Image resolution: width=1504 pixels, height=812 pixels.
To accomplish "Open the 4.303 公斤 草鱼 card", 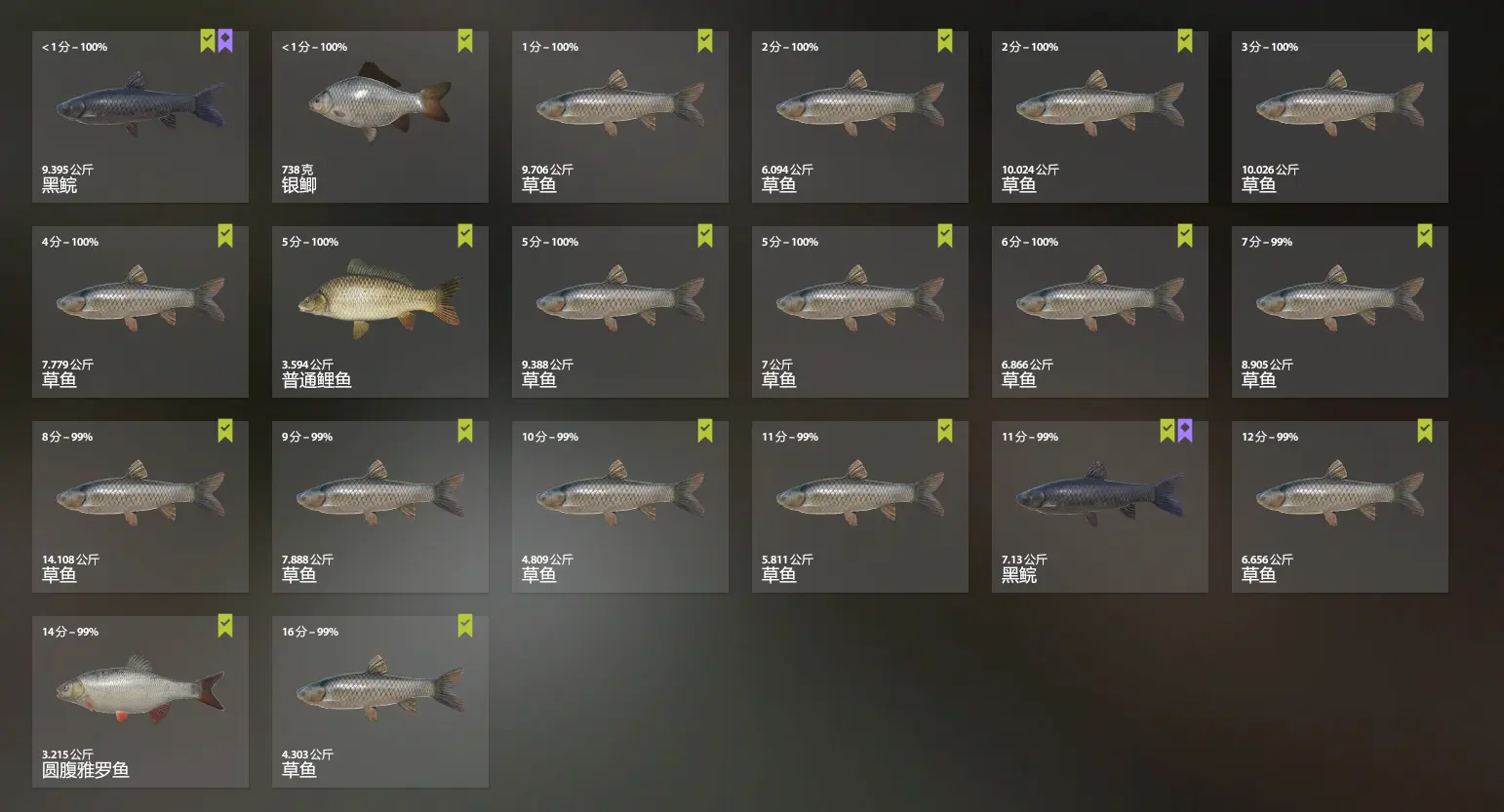I will (x=379, y=702).
